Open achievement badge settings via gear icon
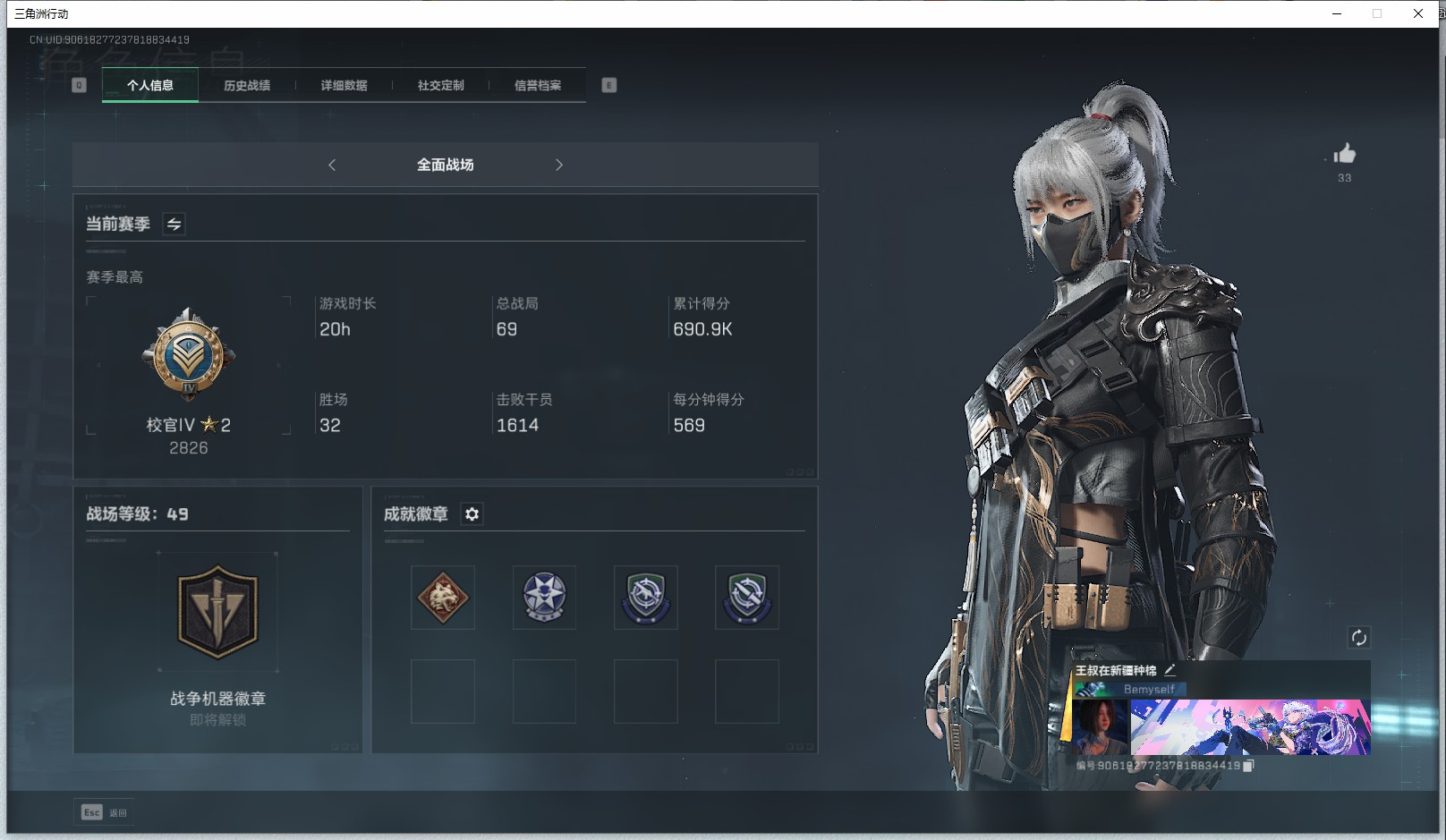The height and width of the screenshot is (840, 1446). [x=472, y=513]
